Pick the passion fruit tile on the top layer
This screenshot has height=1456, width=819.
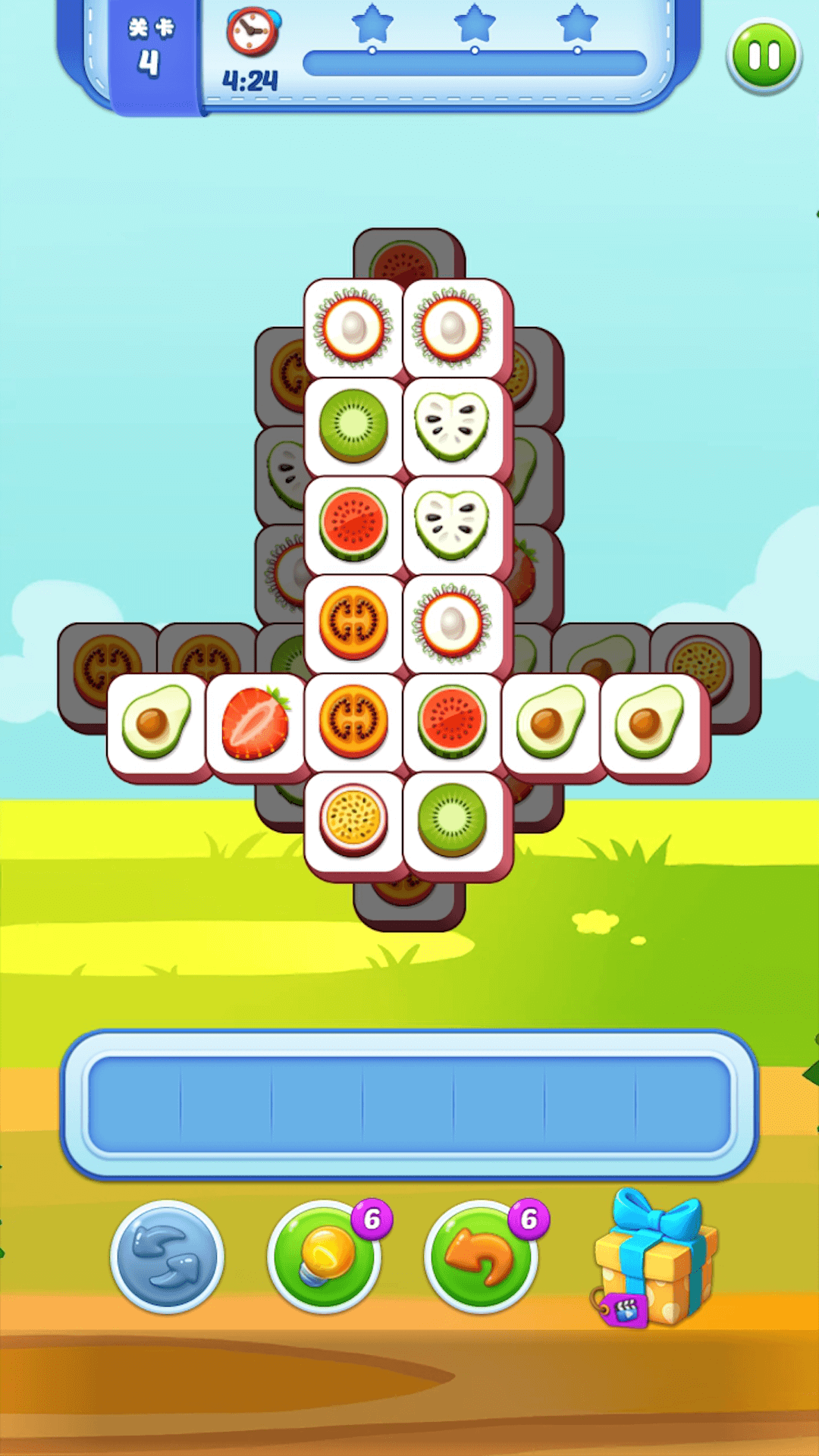coord(353,821)
